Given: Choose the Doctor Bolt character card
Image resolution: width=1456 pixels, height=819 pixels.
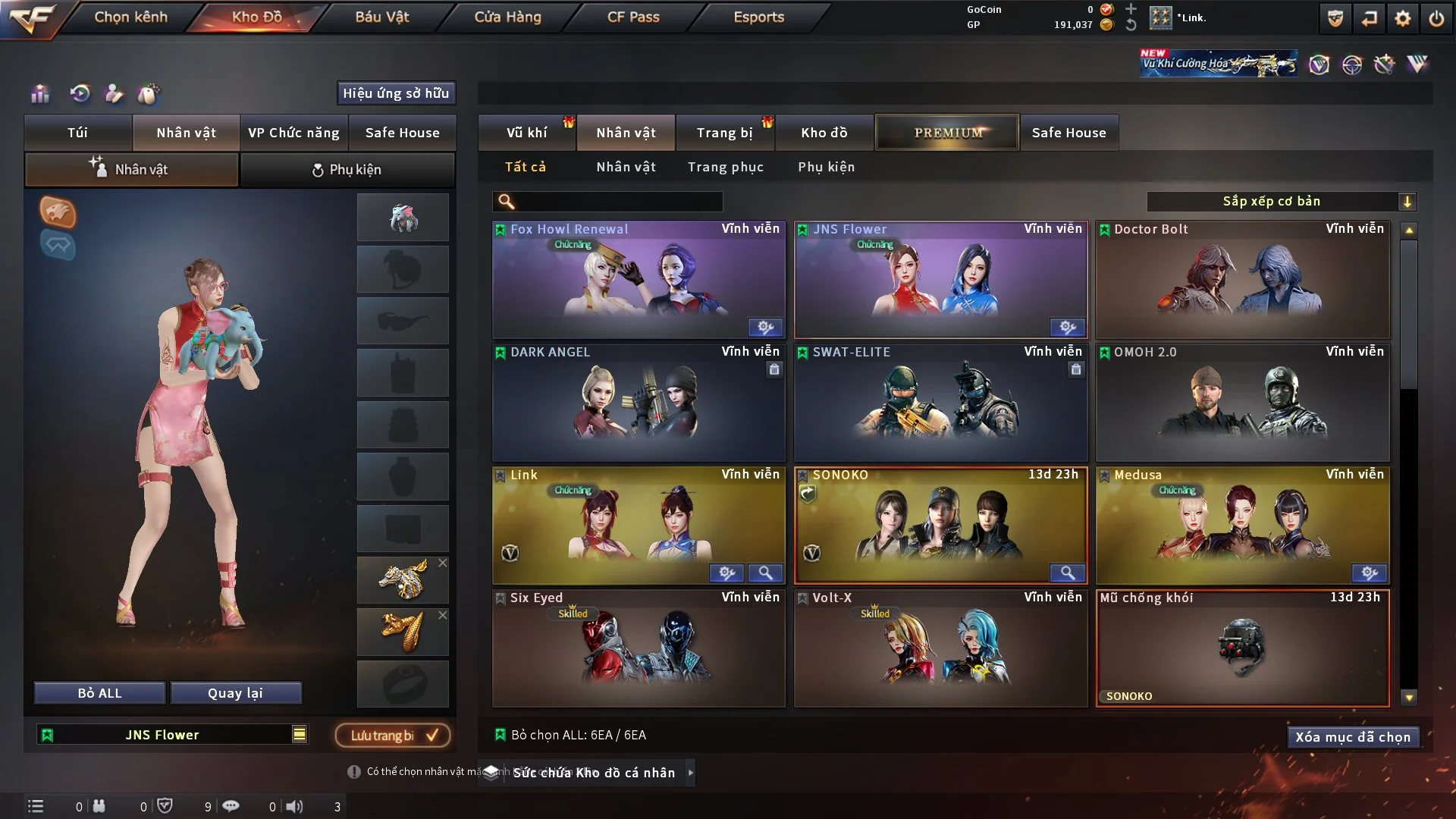Looking at the screenshot, I should pos(1242,280).
